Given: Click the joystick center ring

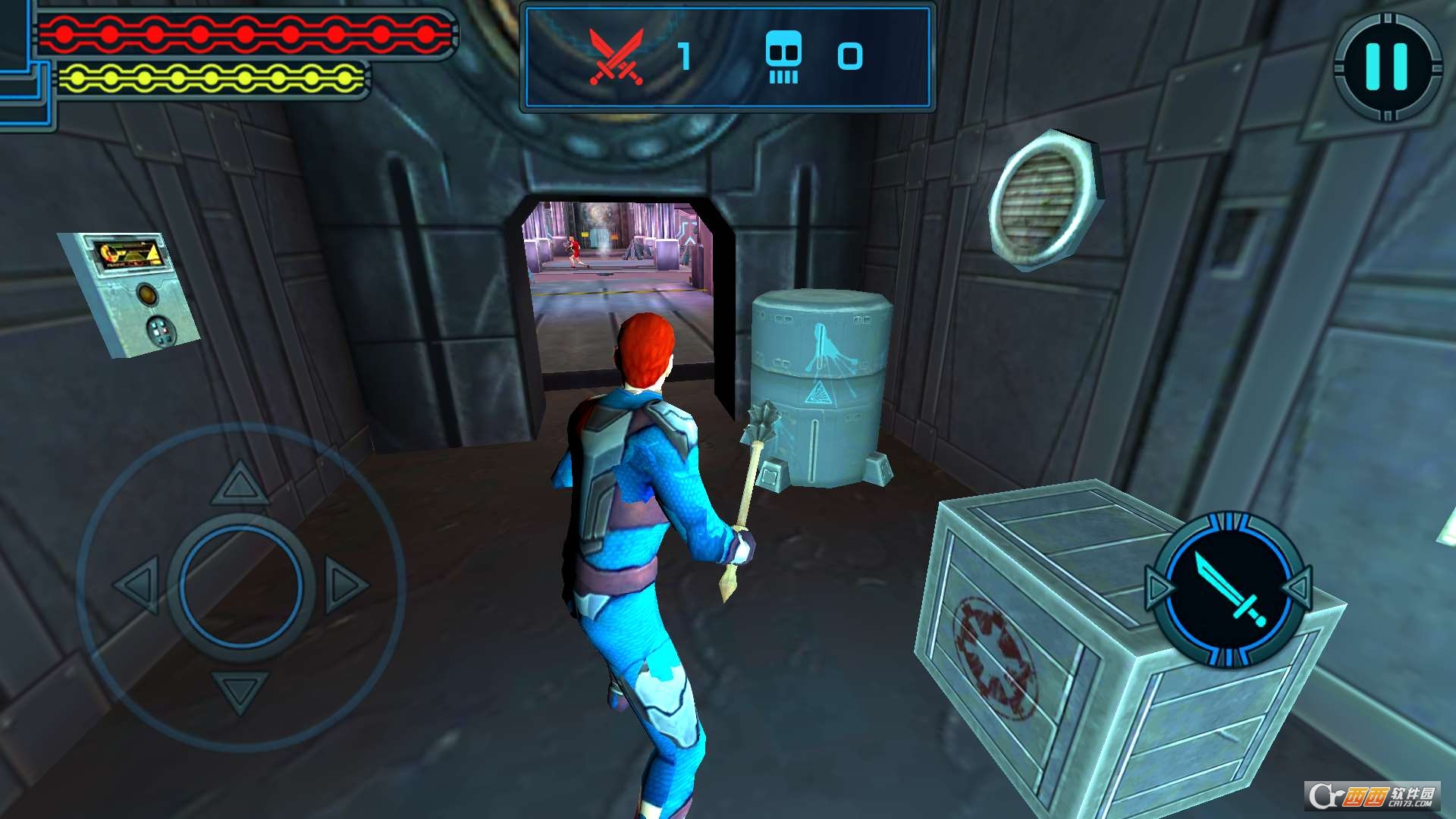Looking at the screenshot, I should (x=241, y=585).
